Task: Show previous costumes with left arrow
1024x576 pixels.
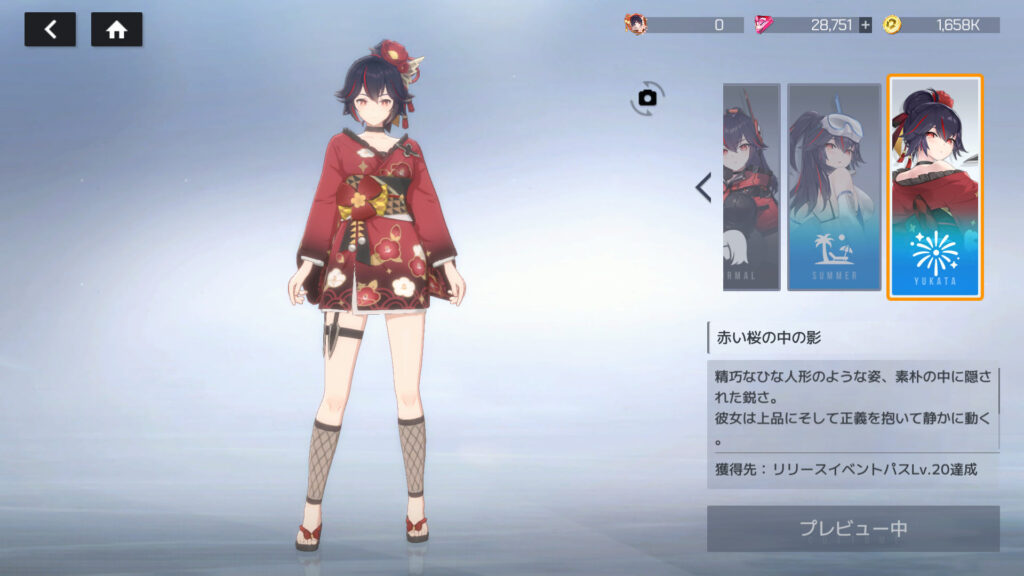Action: [703, 187]
